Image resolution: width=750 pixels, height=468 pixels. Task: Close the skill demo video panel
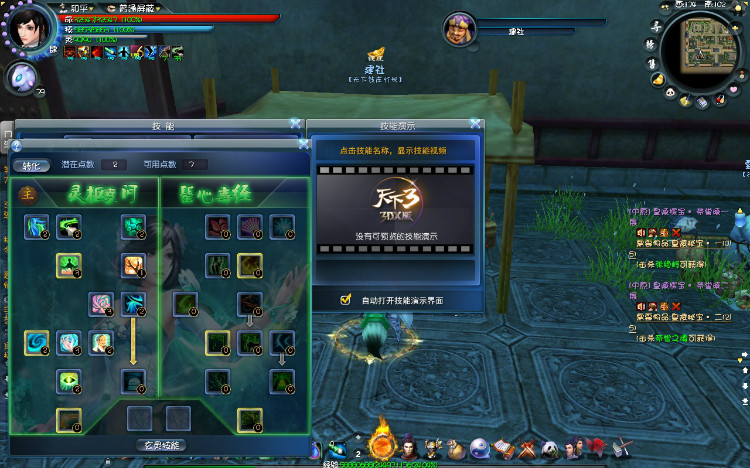476,124
